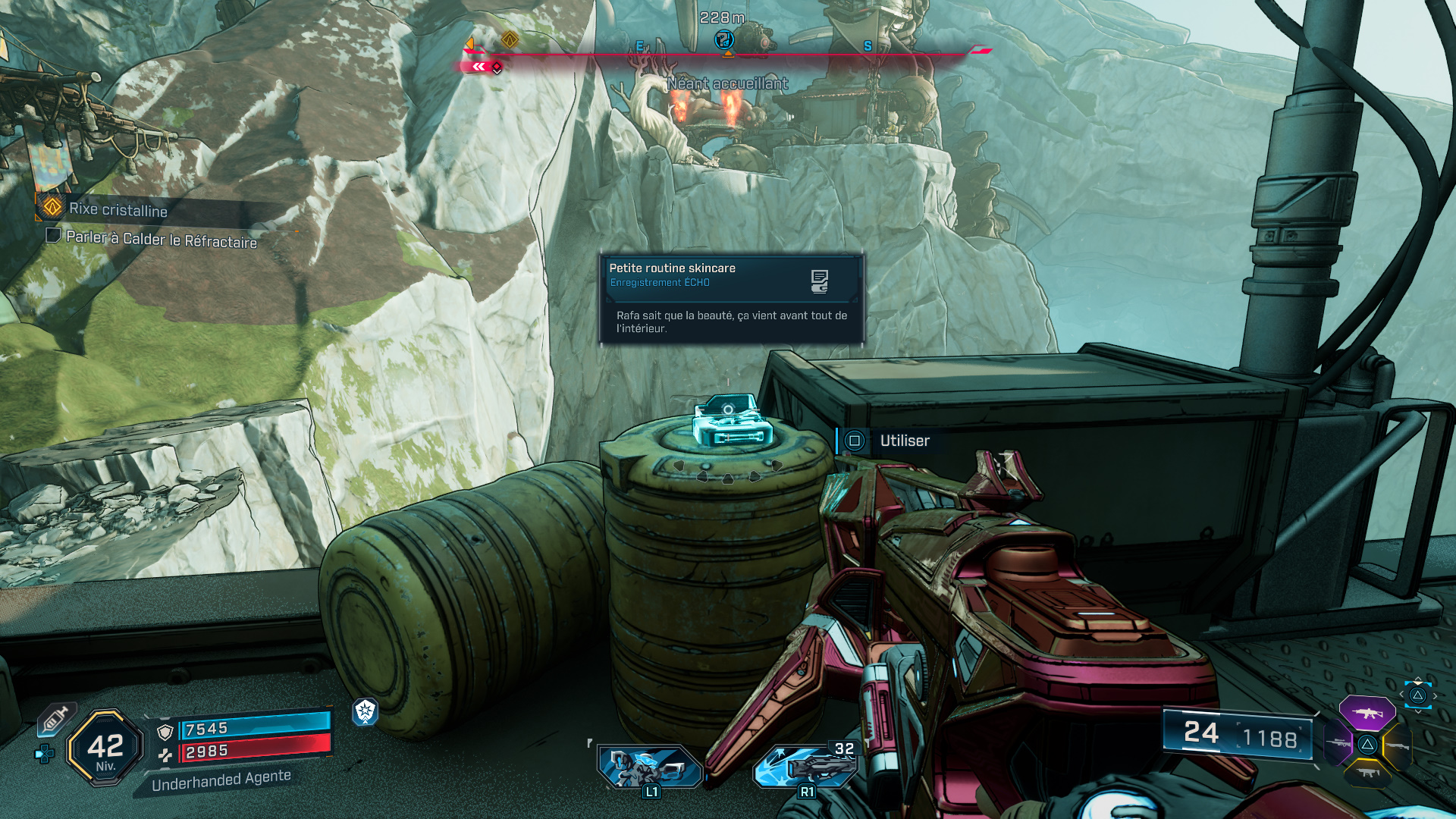Select the sniper rifle in the weapon wheel
This screenshot has width=1456, height=819.
[x=1338, y=744]
